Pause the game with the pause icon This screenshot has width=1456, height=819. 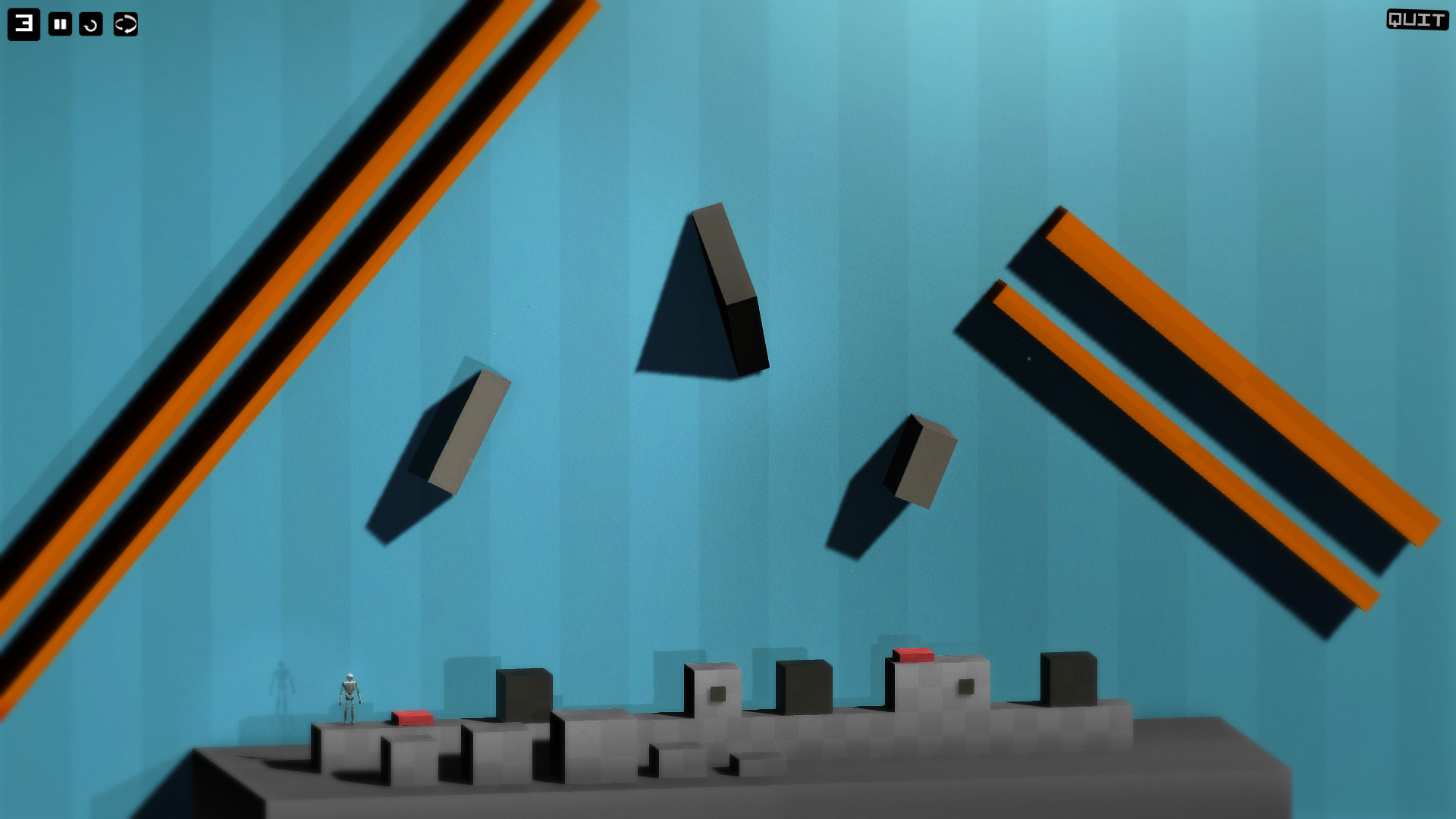click(59, 22)
